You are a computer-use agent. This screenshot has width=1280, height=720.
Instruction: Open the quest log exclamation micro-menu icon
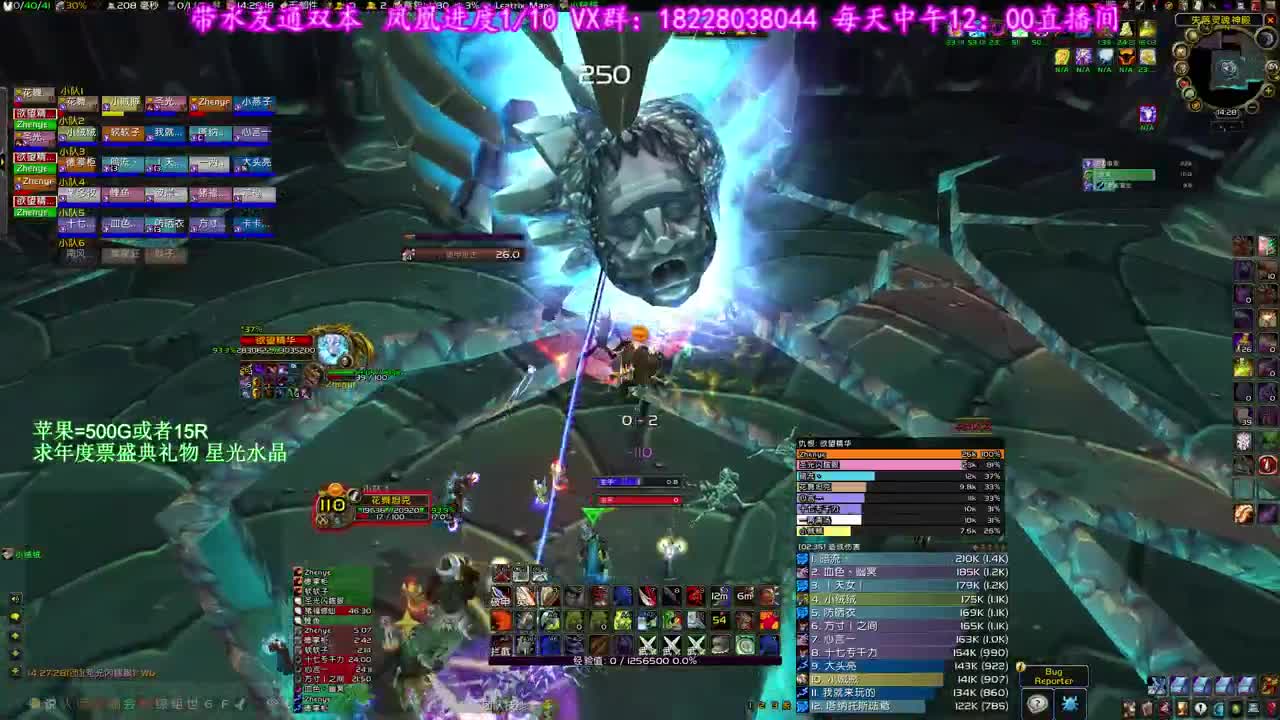tap(1201, 708)
